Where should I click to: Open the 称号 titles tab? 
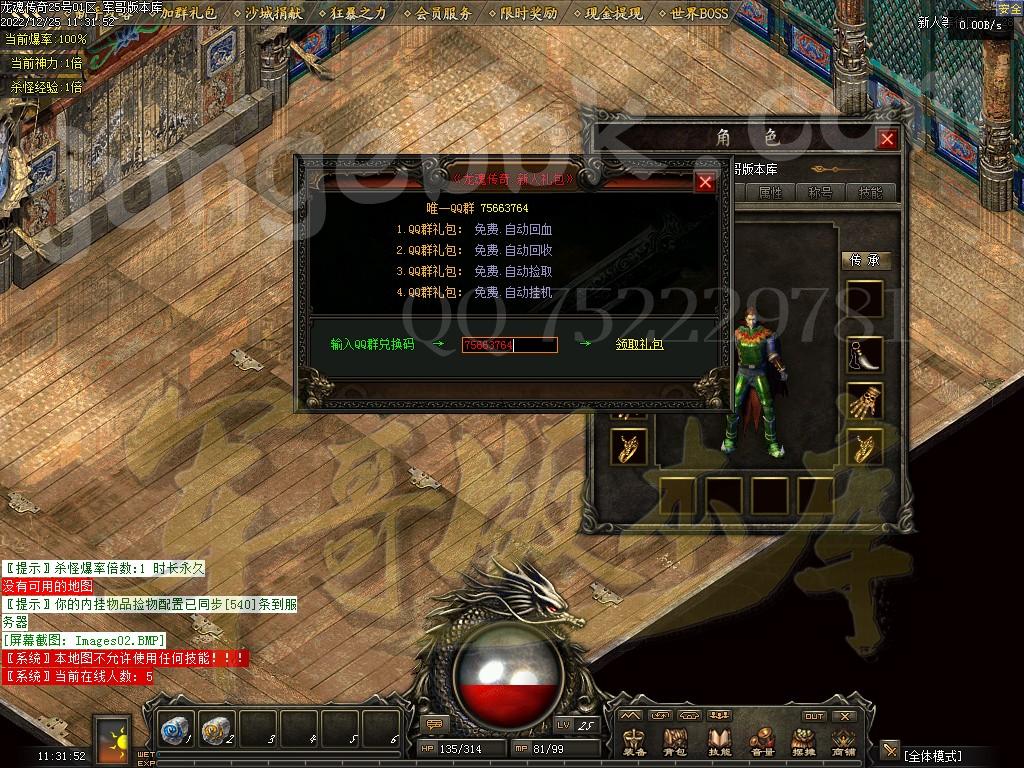coord(820,192)
